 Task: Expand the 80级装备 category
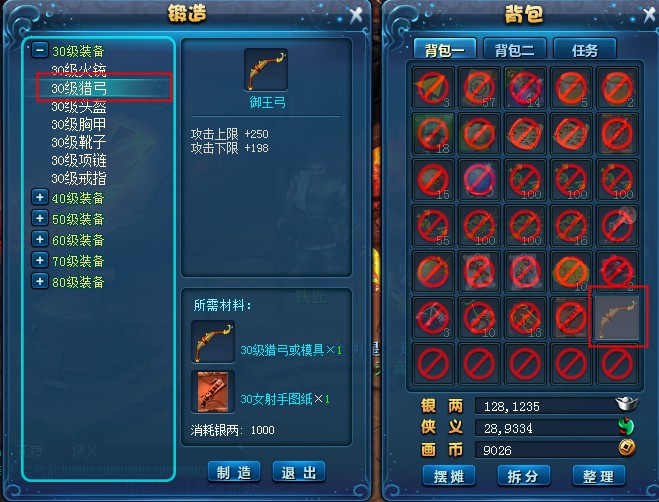39,282
